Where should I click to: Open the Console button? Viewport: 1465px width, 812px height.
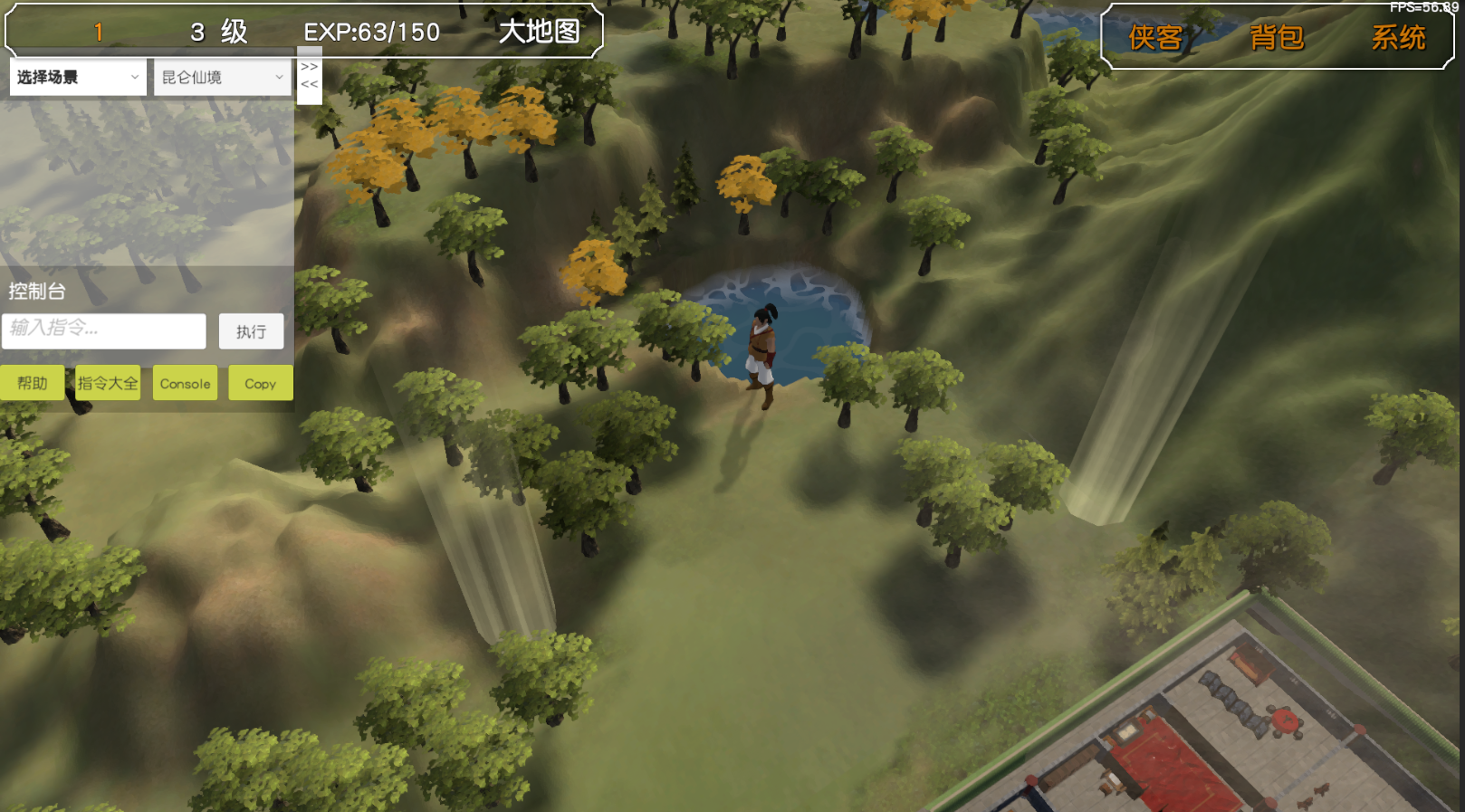click(185, 383)
